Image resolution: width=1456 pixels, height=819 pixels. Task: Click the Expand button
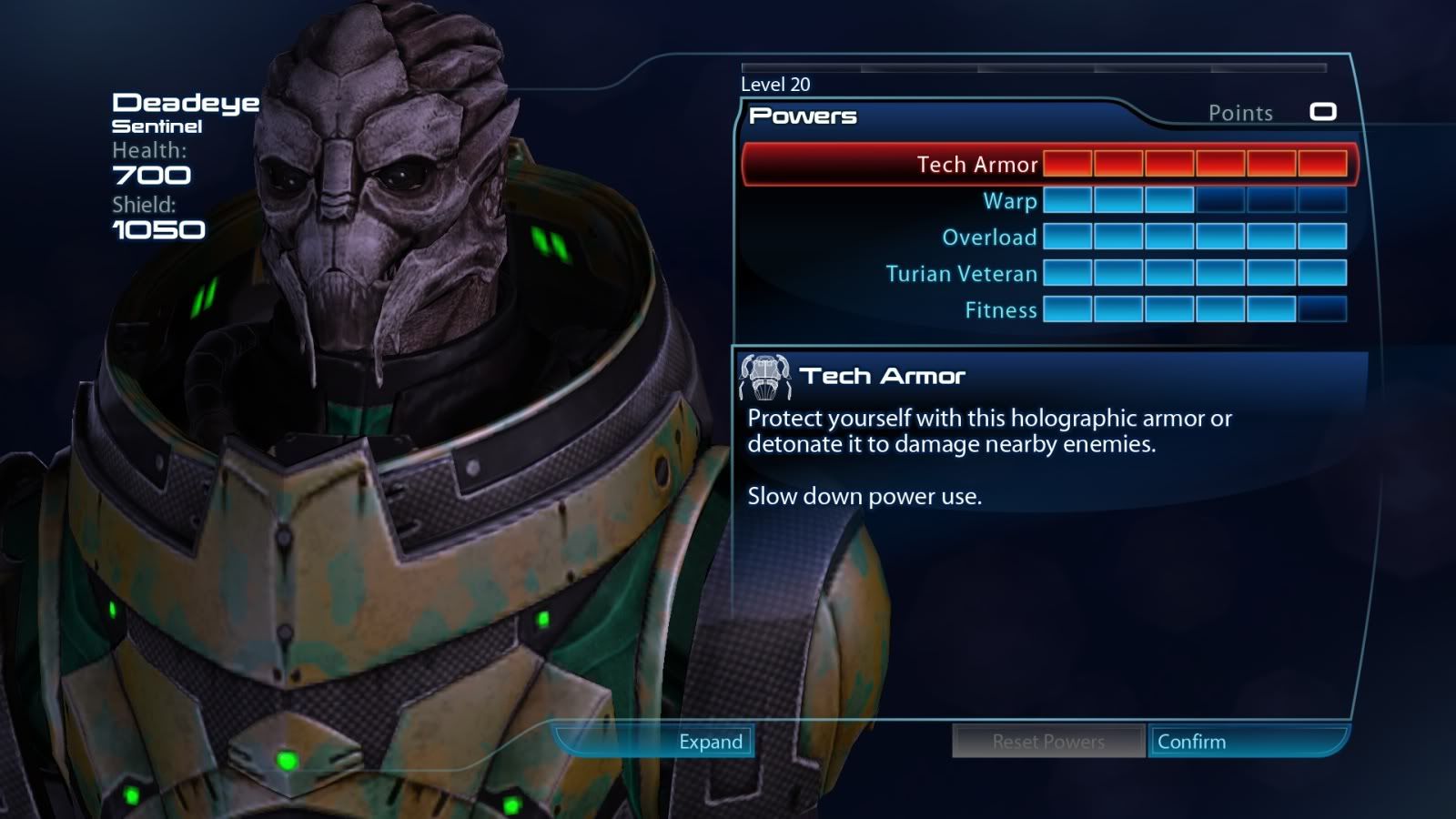[710, 742]
